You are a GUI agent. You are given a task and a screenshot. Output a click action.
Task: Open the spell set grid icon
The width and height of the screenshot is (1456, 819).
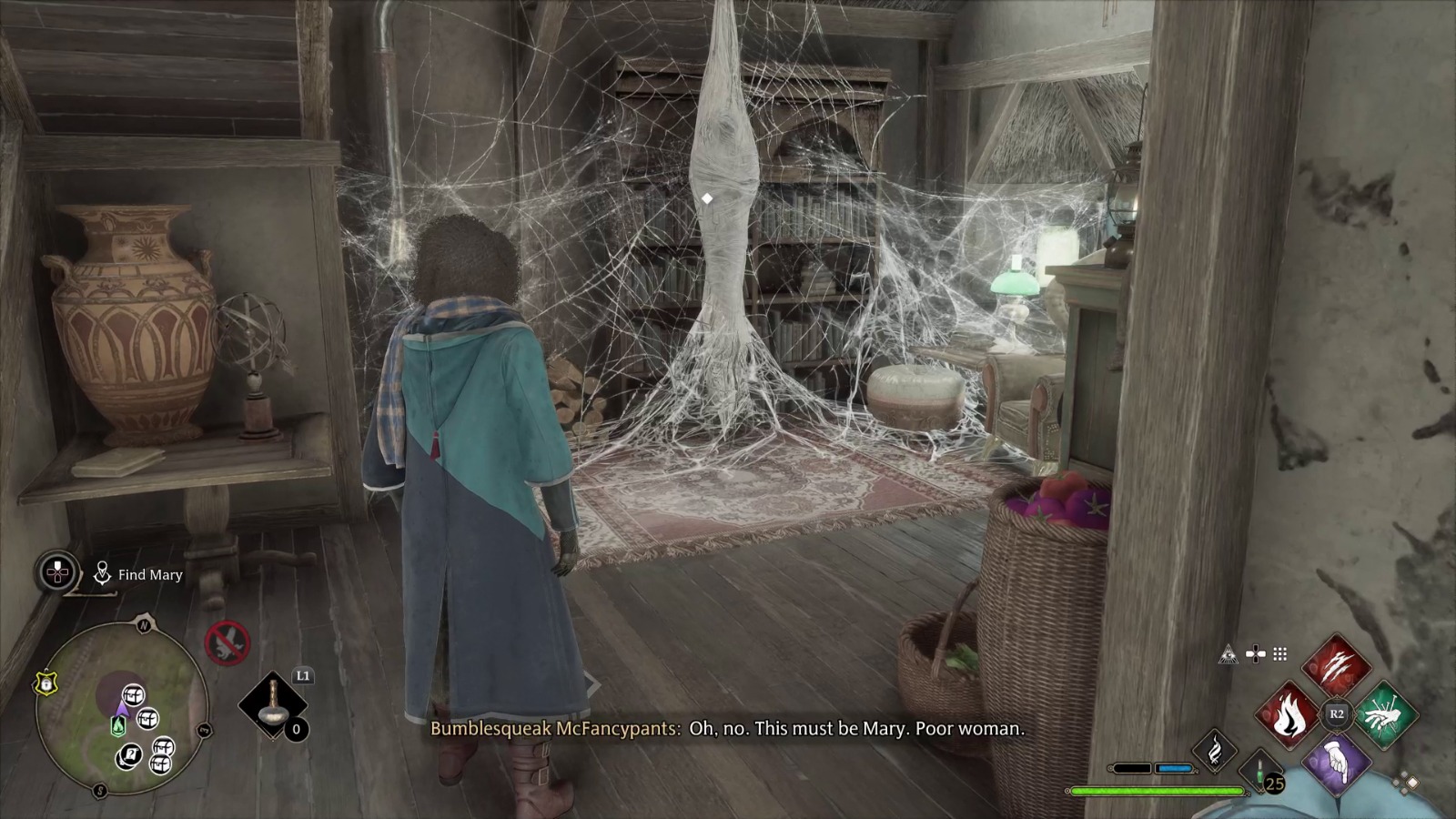tap(1279, 652)
